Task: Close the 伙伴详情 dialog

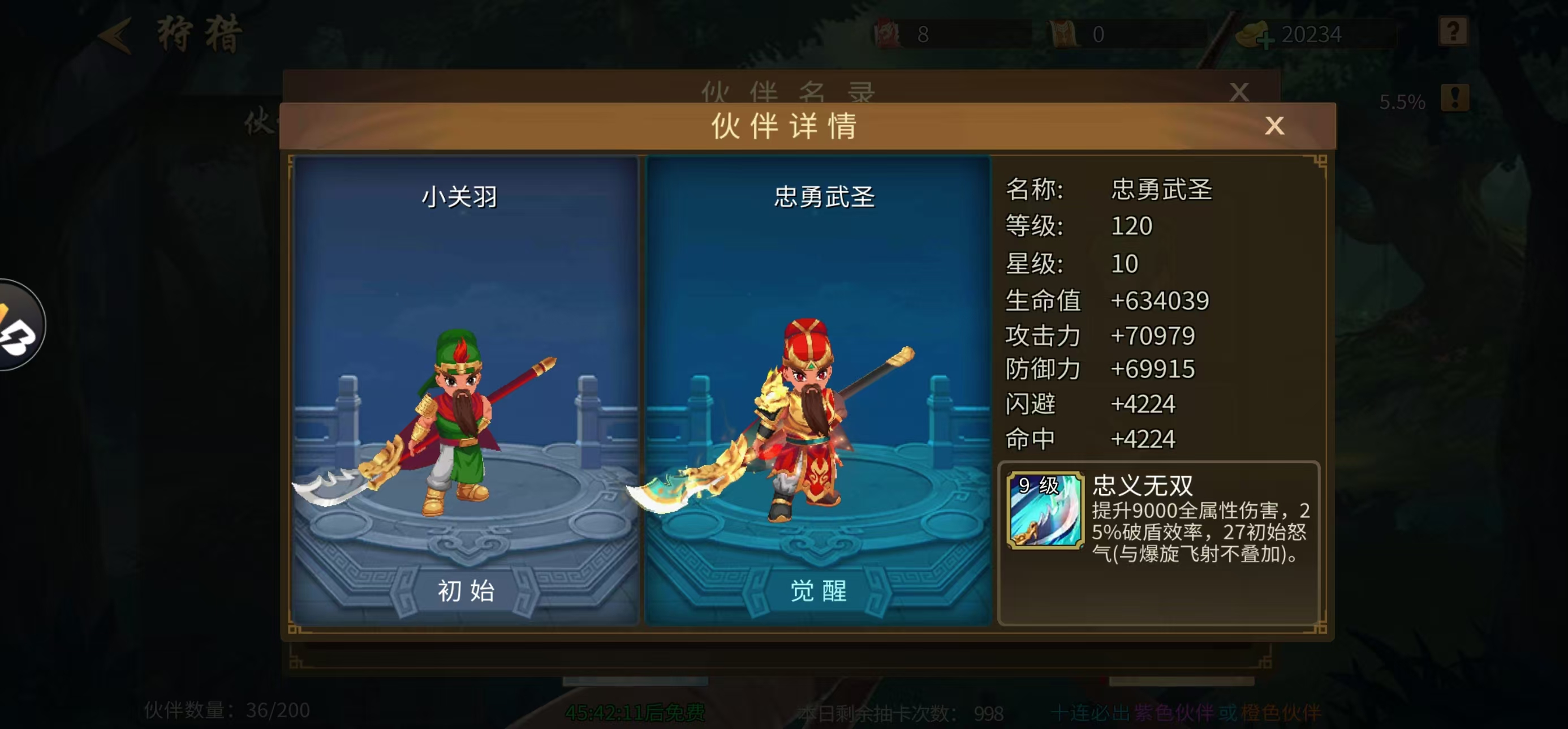Action: (1274, 127)
